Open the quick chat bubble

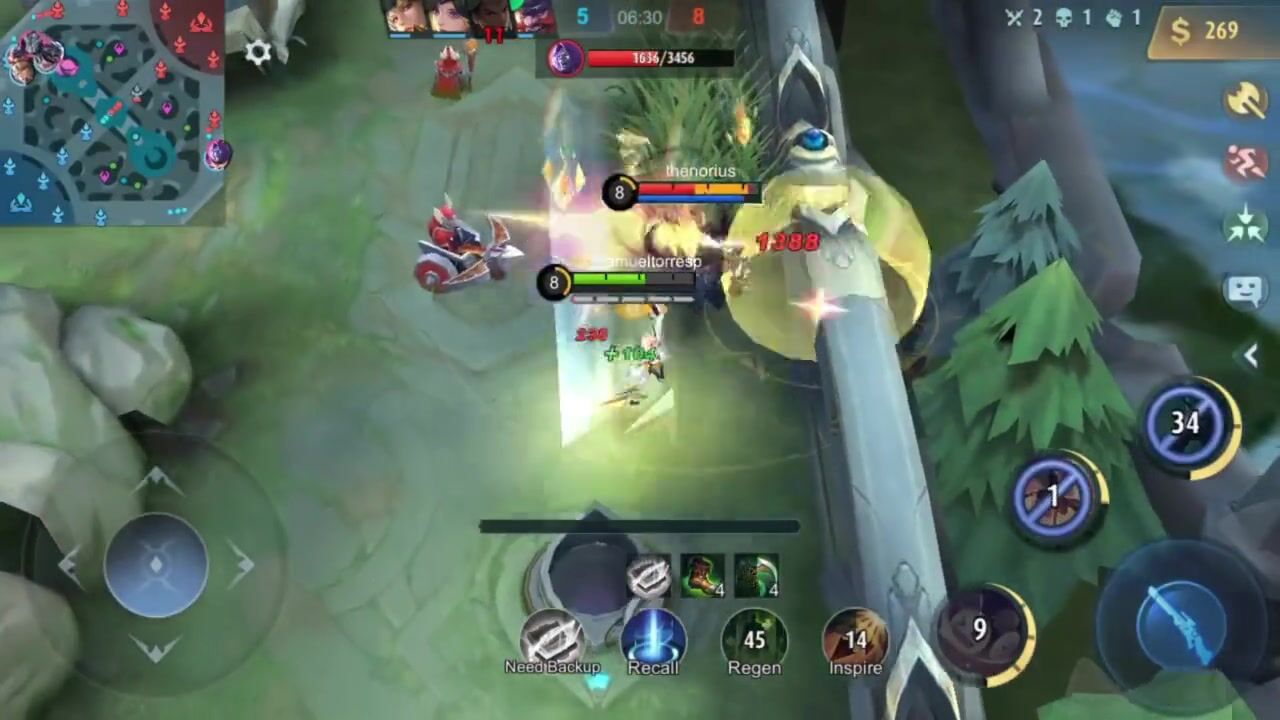point(1245,291)
